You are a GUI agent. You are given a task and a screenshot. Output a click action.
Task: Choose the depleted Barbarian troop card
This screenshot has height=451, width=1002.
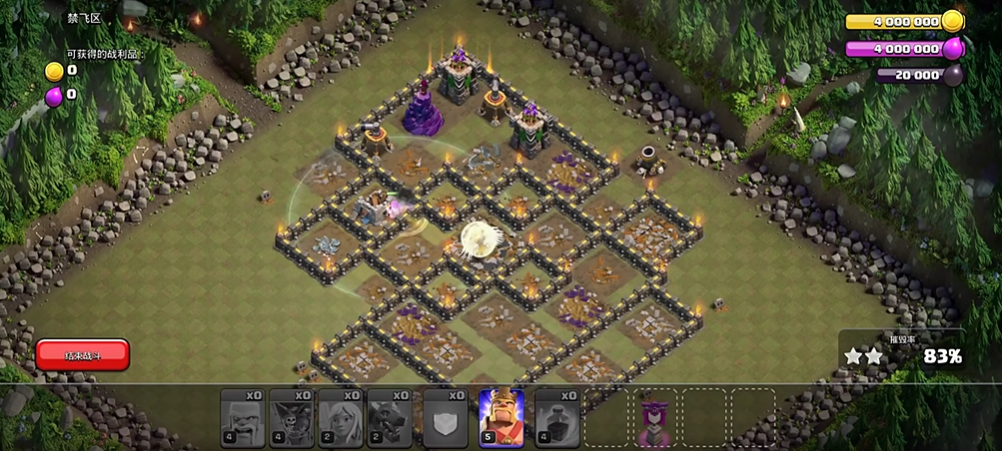pos(242,417)
